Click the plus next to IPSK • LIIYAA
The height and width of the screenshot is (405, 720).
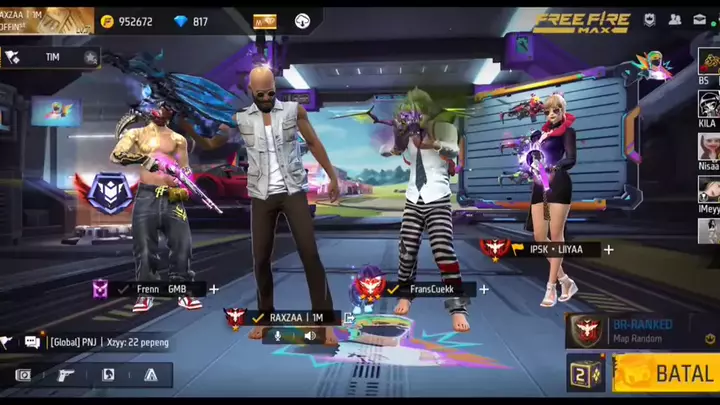click(608, 249)
